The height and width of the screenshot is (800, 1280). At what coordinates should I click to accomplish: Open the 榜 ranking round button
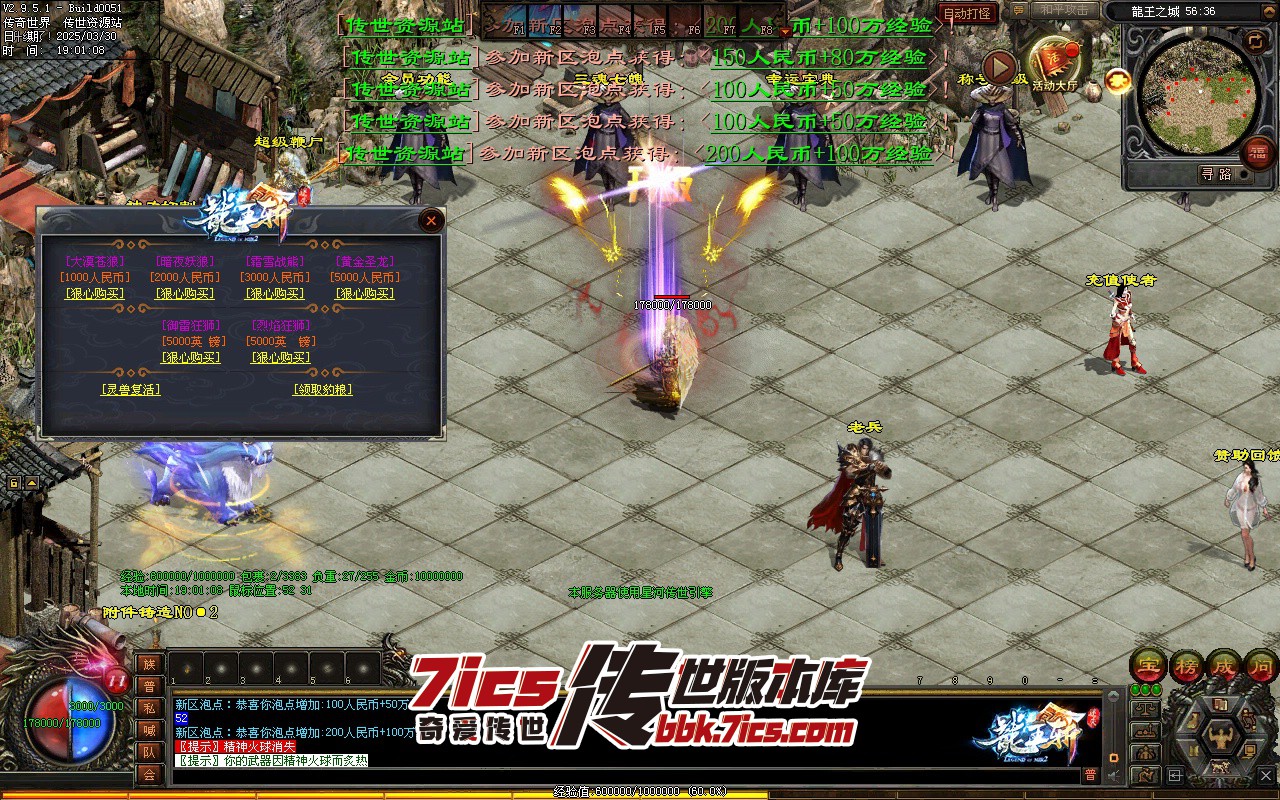pos(1187,665)
